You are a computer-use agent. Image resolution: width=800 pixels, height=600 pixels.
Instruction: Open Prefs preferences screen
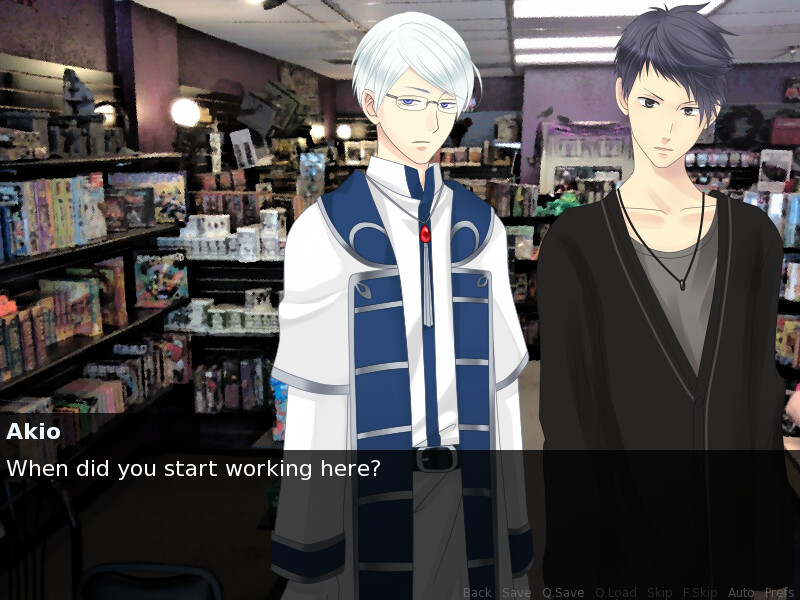point(779,593)
